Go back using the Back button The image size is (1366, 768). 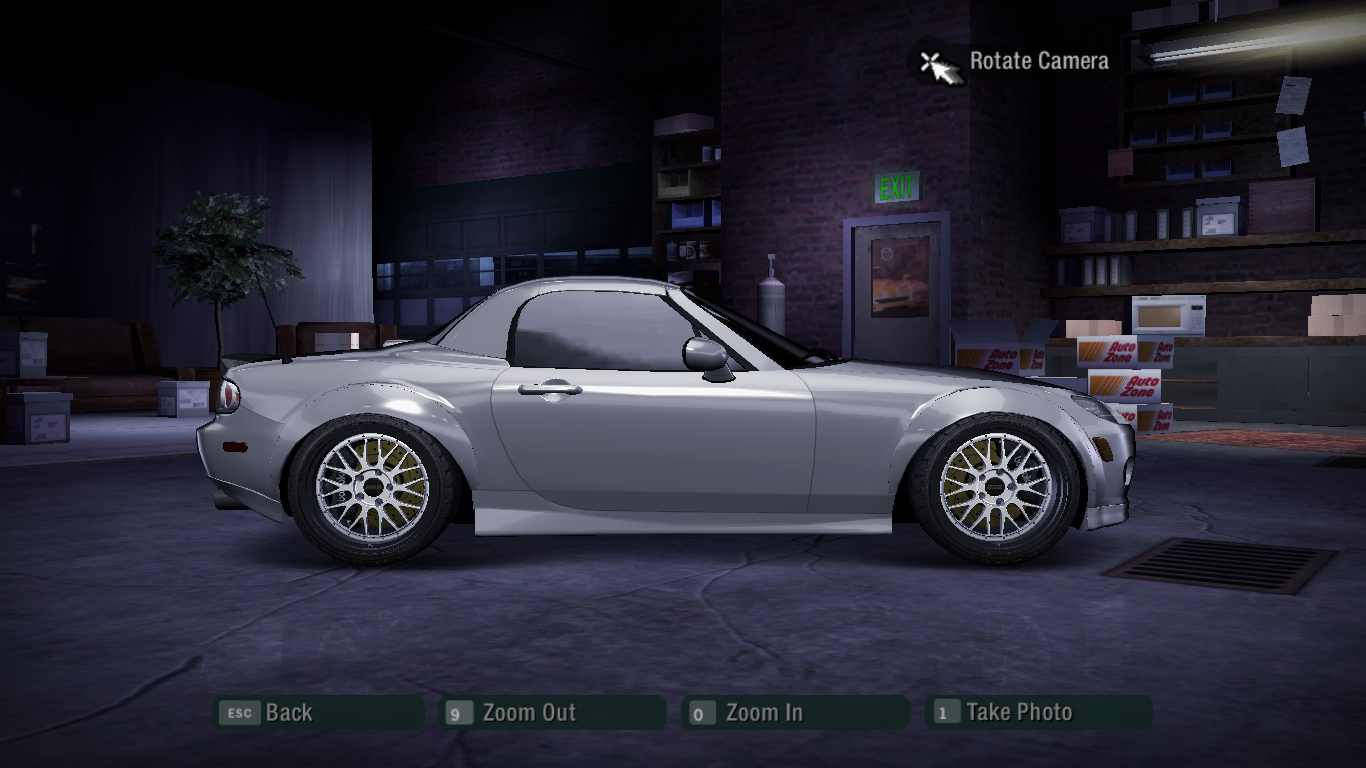318,713
